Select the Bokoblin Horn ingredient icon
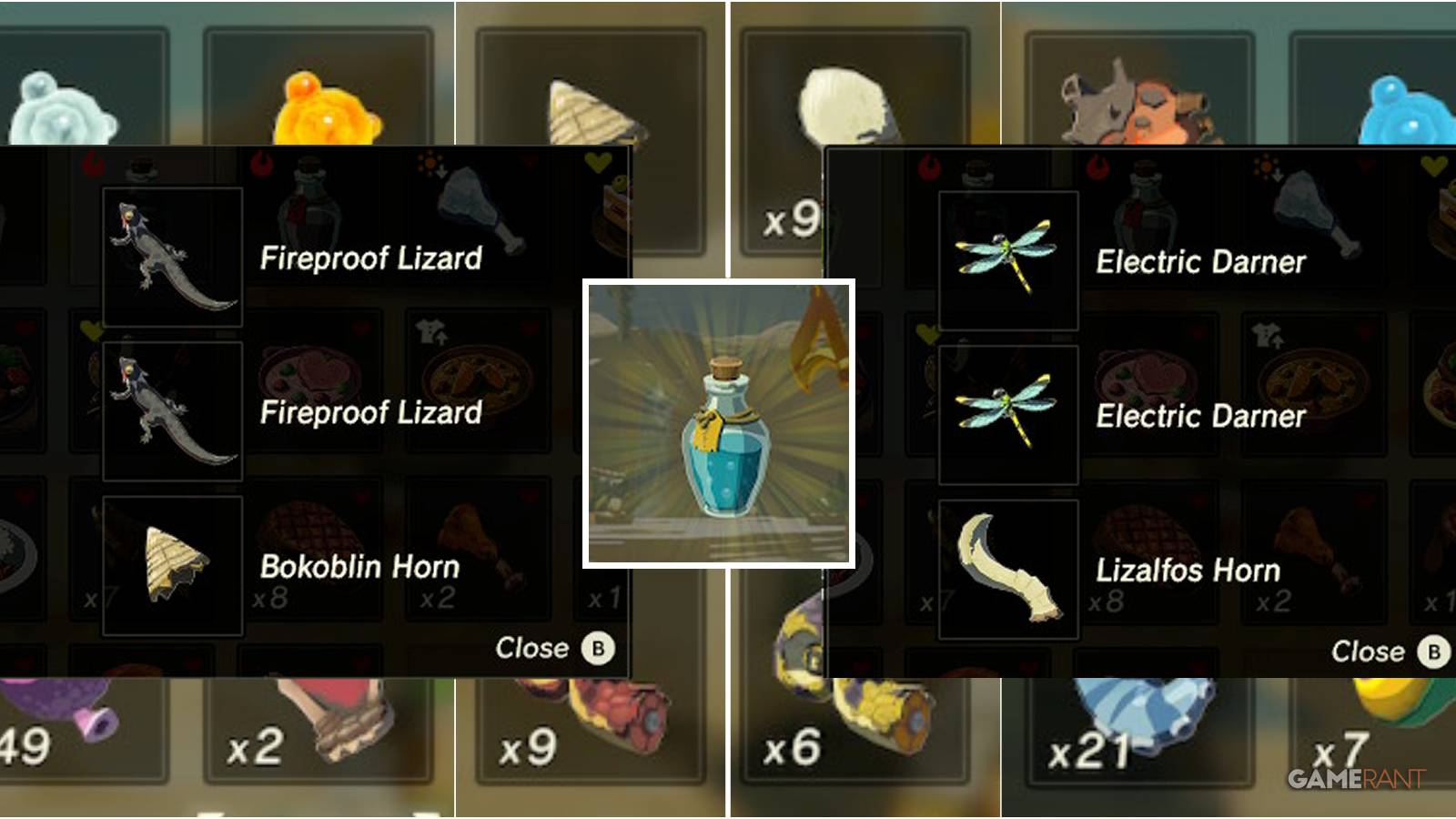Screen dimensions: 1456x819 tap(173, 564)
